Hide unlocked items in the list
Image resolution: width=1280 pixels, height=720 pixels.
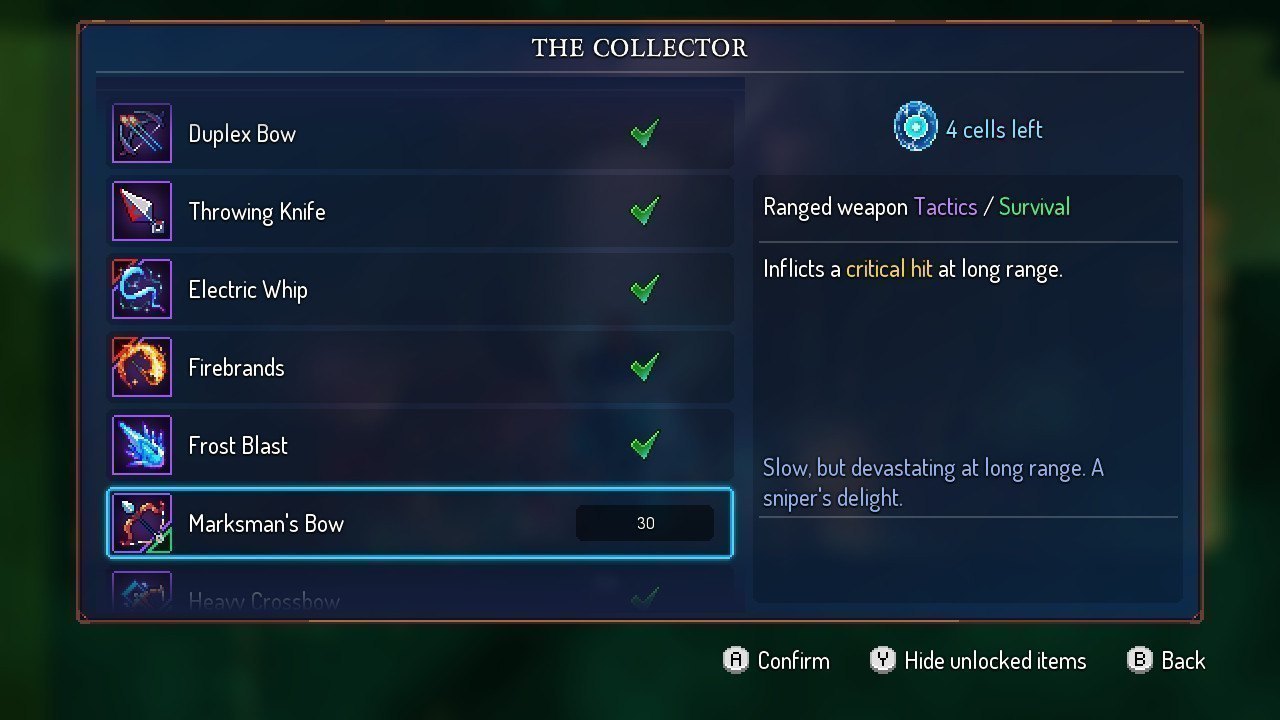(978, 661)
